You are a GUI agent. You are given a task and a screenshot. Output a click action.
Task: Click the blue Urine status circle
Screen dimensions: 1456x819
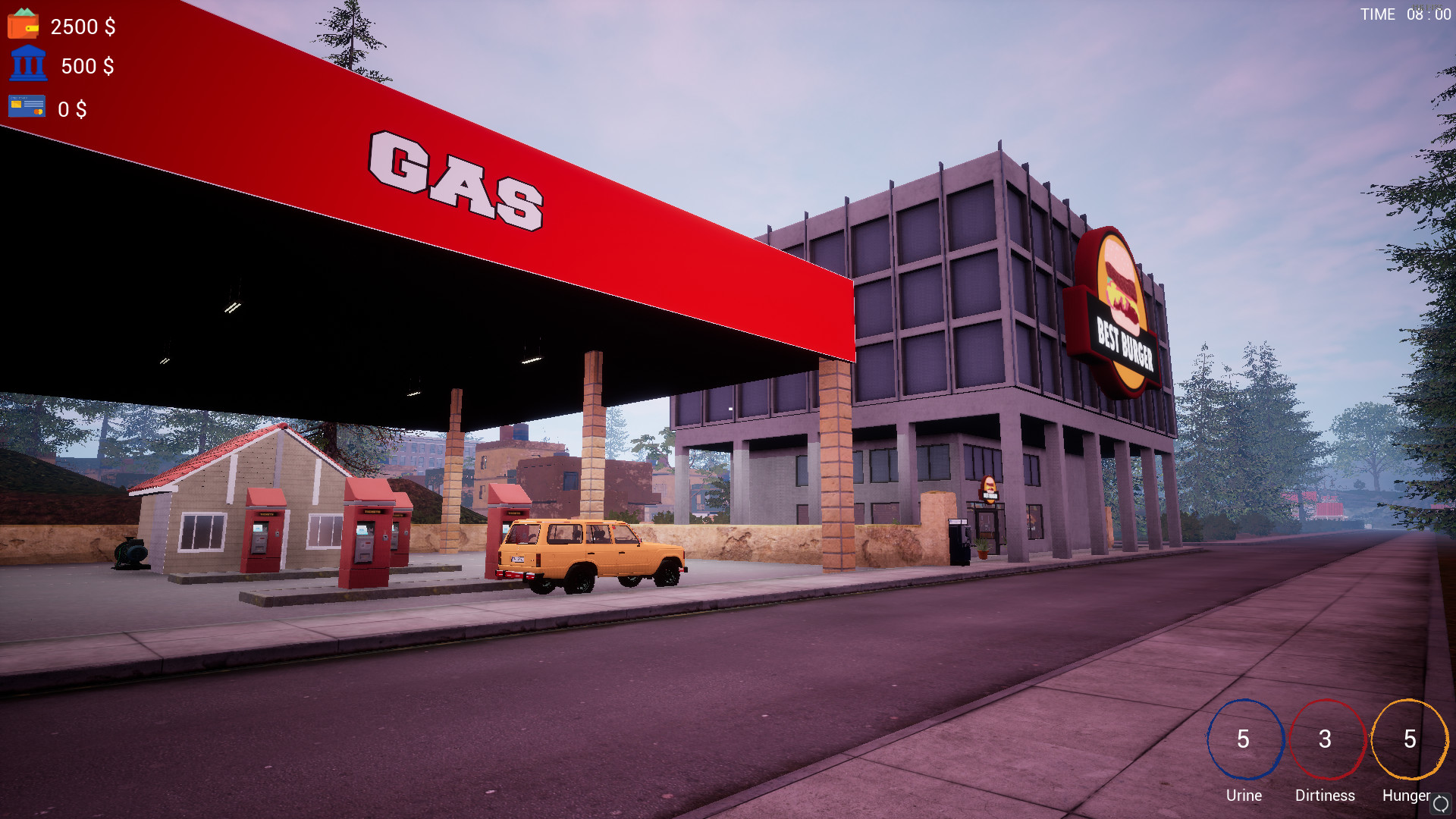point(1243,738)
